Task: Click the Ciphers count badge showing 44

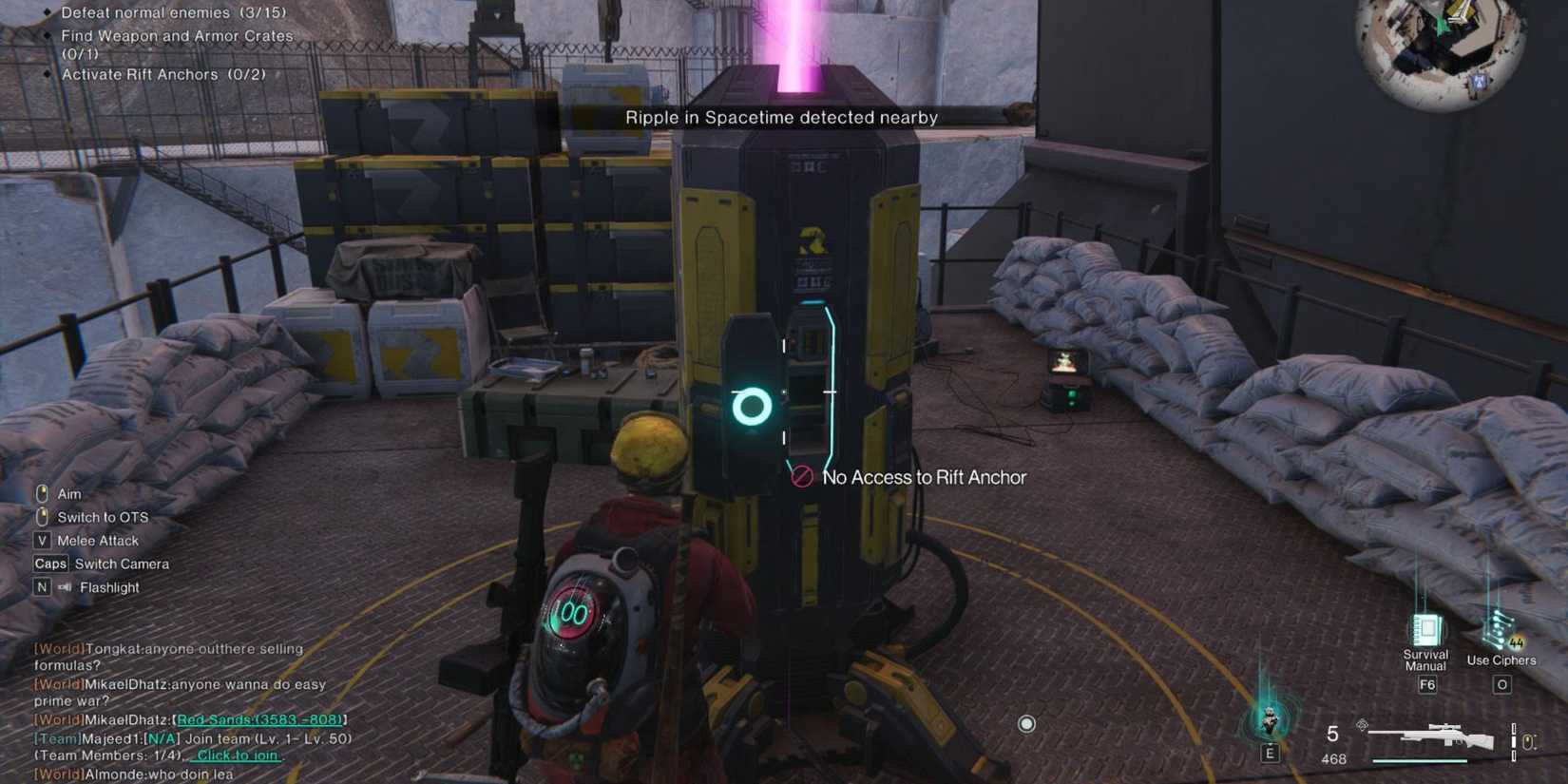Action: (1515, 643)
